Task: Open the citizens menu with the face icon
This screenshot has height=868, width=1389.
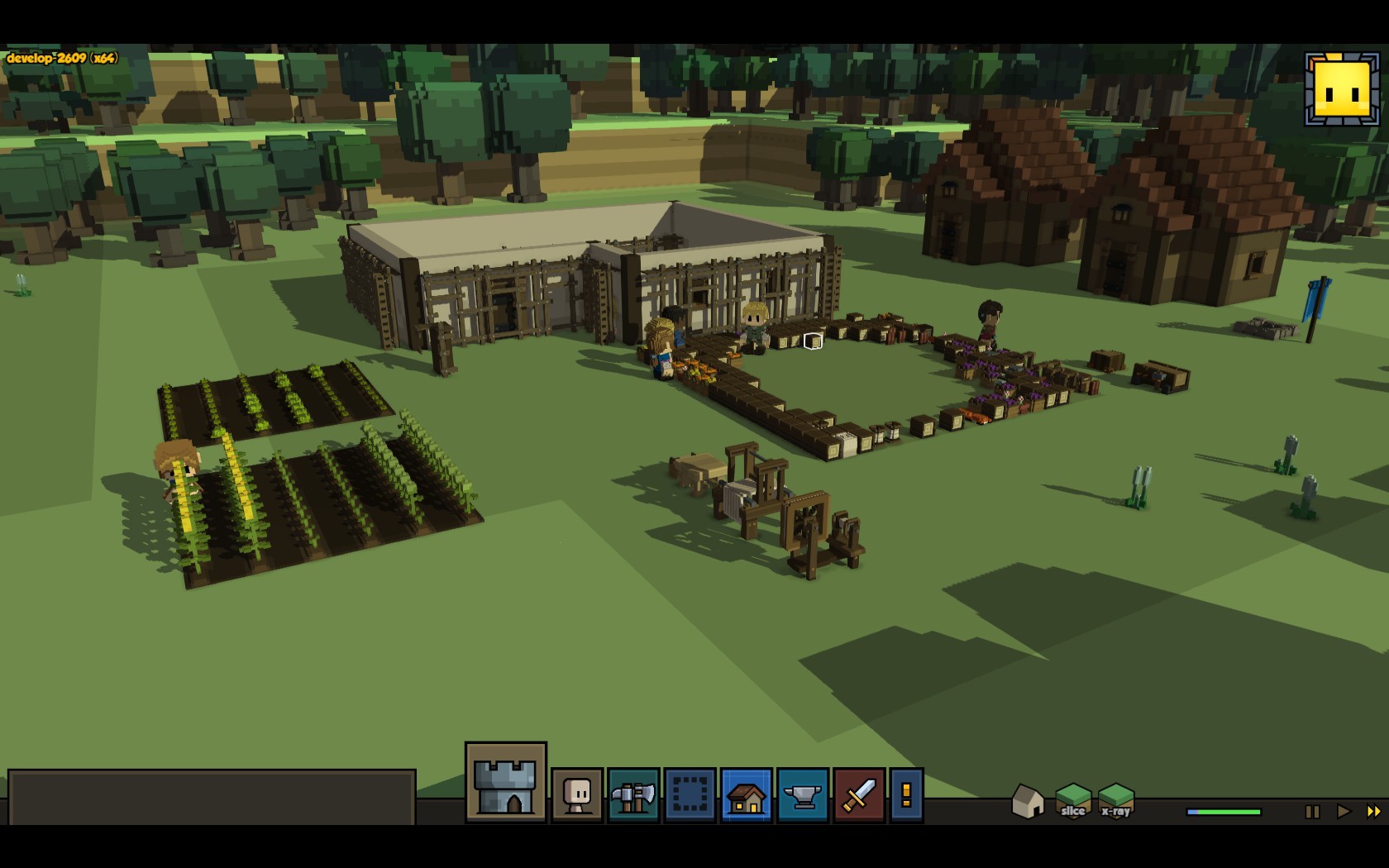Action: pyautogui.click(x=577, y=795)
